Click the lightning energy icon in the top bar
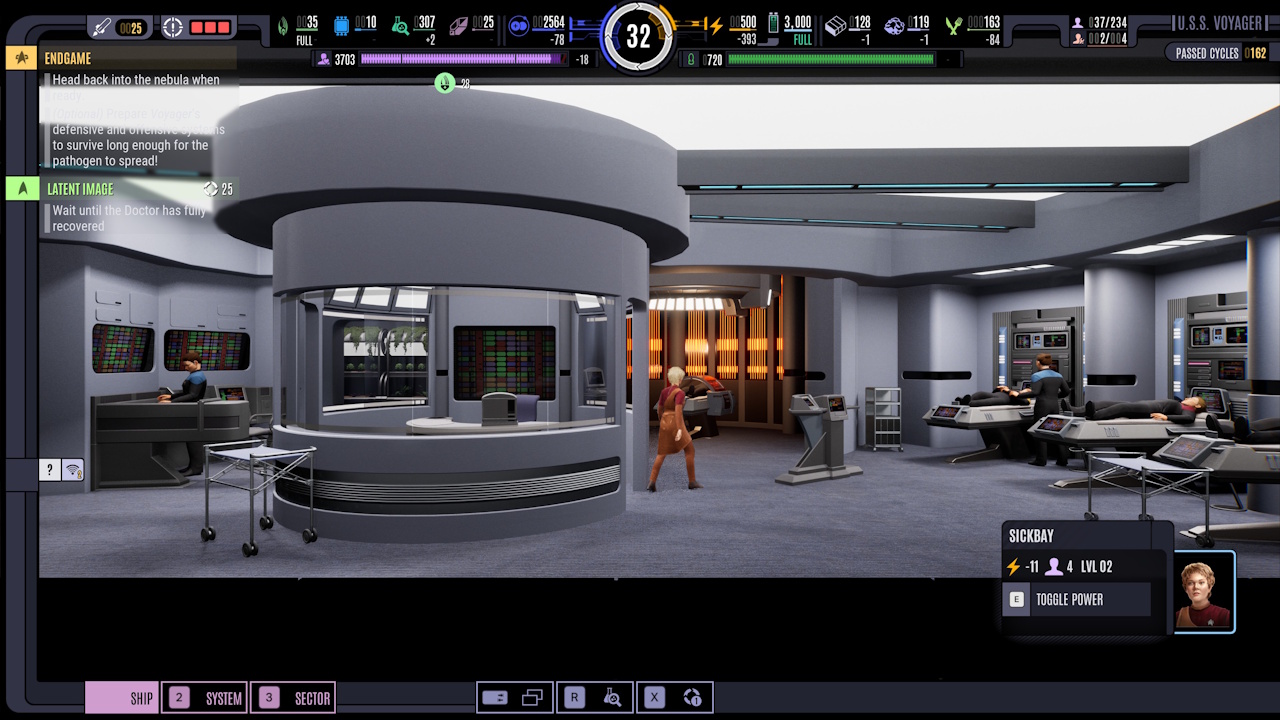 716,27
